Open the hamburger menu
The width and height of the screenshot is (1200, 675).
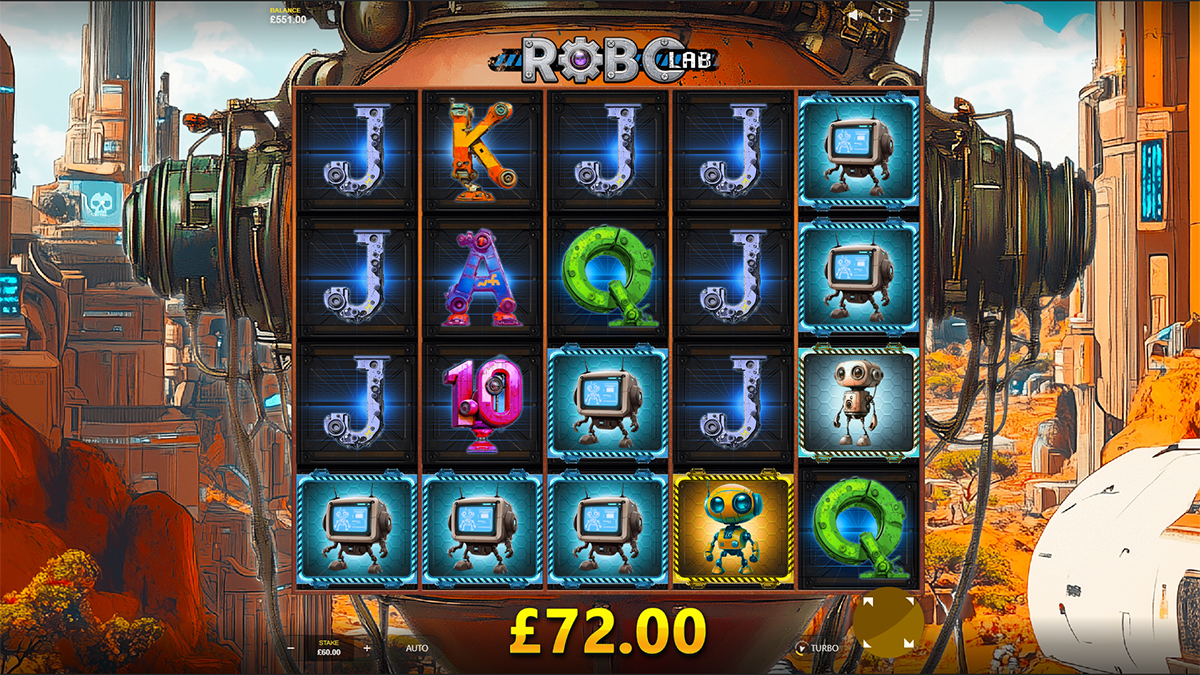(x=915, y=16)
